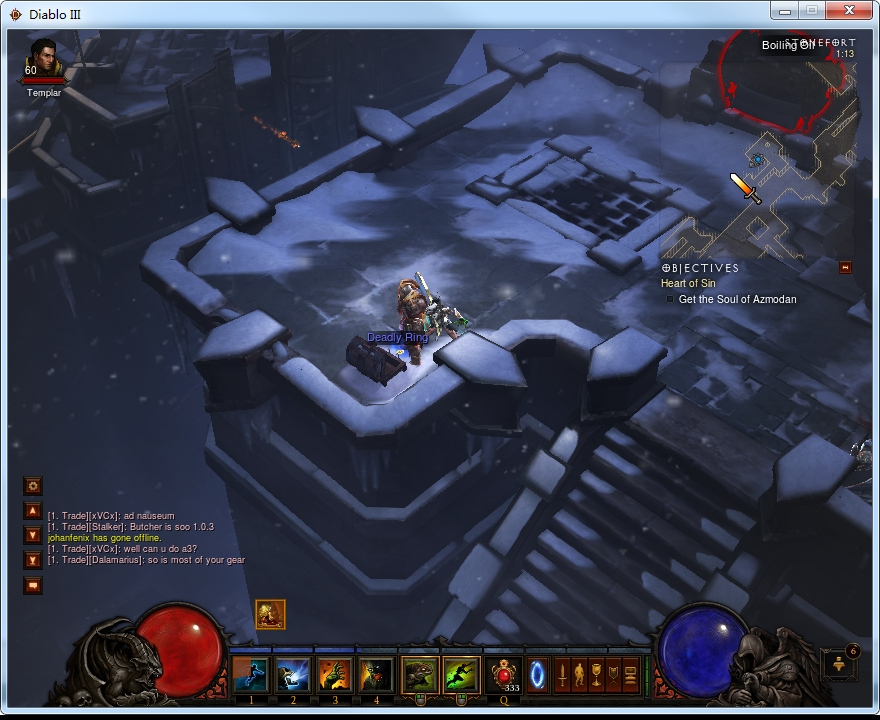Select the Heart of Sin quest title
The height and width of the screenshot is (720, 880).
[688, 284]
